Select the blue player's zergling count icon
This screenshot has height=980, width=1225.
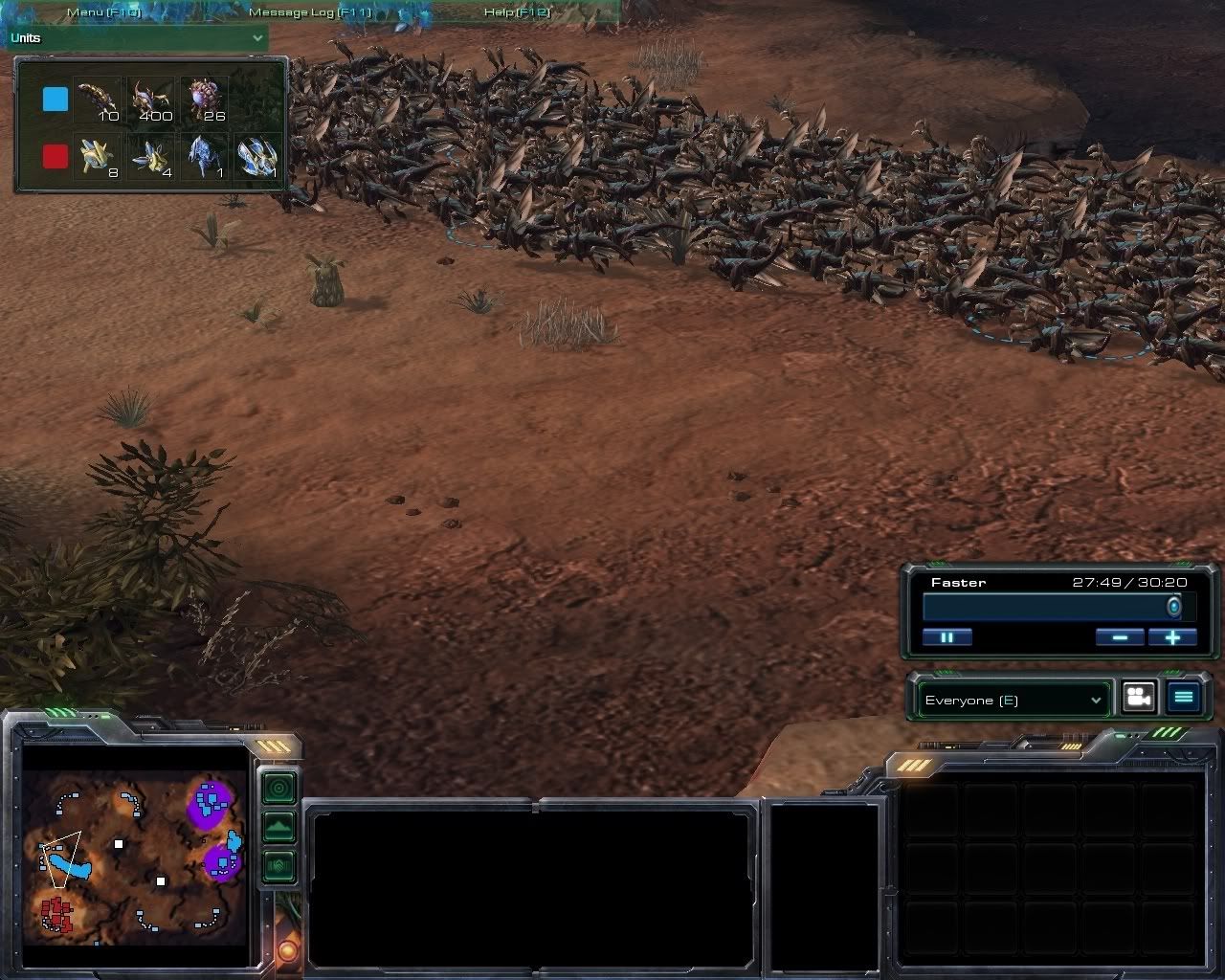tap(152, 100)
